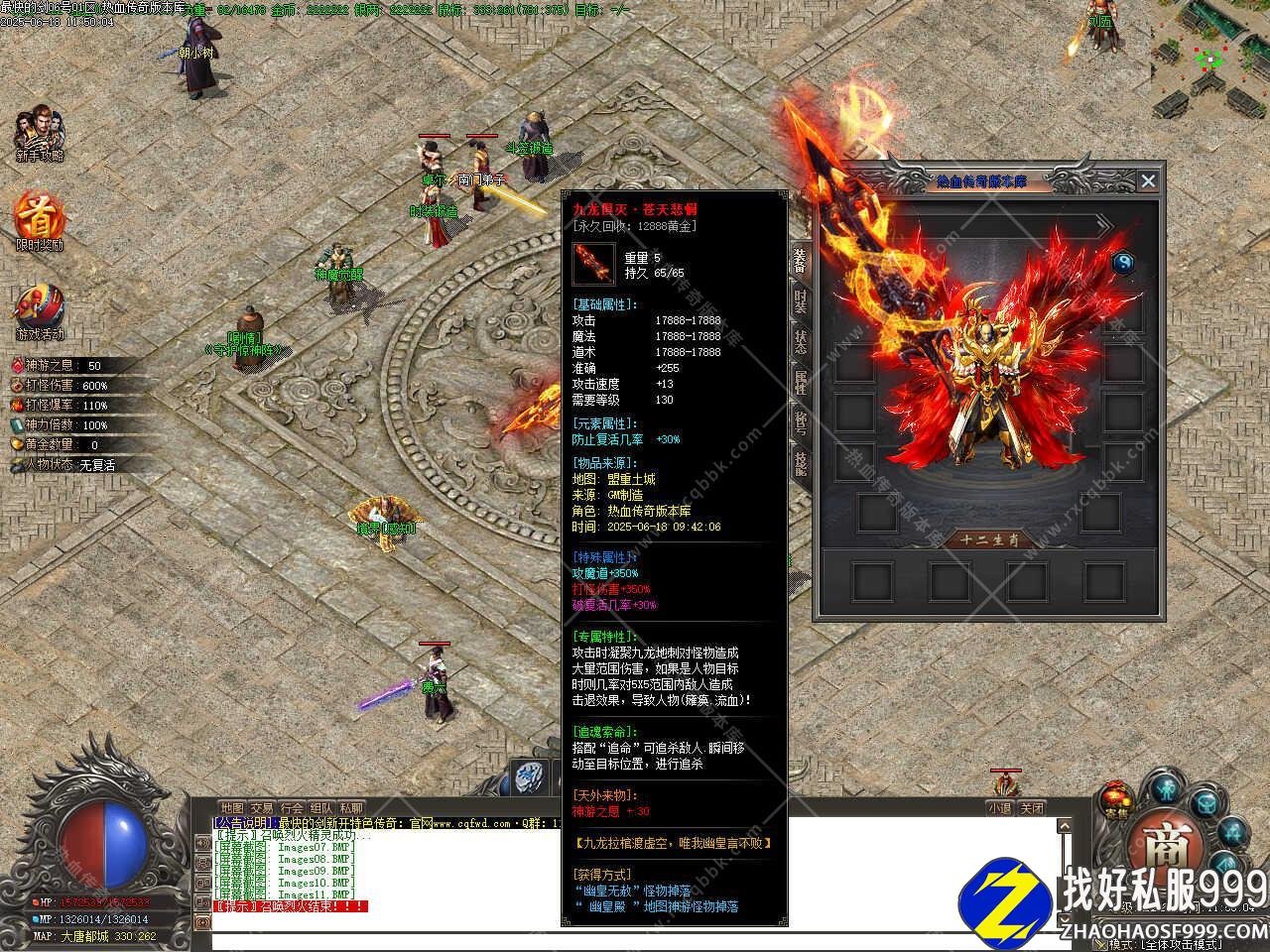This screenshot has height=952, width=1270.
Task: Open the 行会 guild chat tab
Action: click(292, 808)
